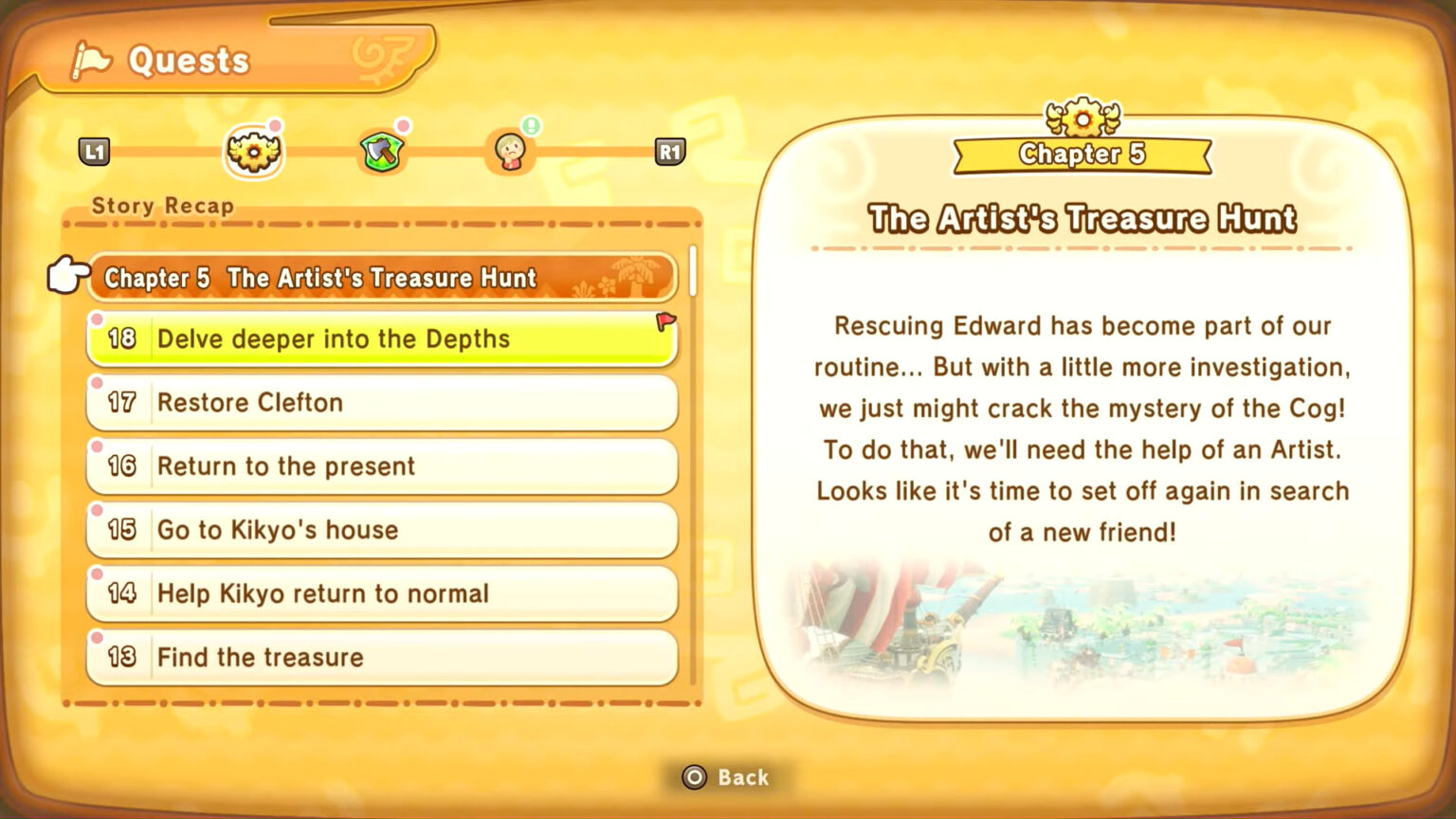Screen dimensions: 1456x819
Task: Click the island map illustration at panel bottom
Action: (1081, 630)
